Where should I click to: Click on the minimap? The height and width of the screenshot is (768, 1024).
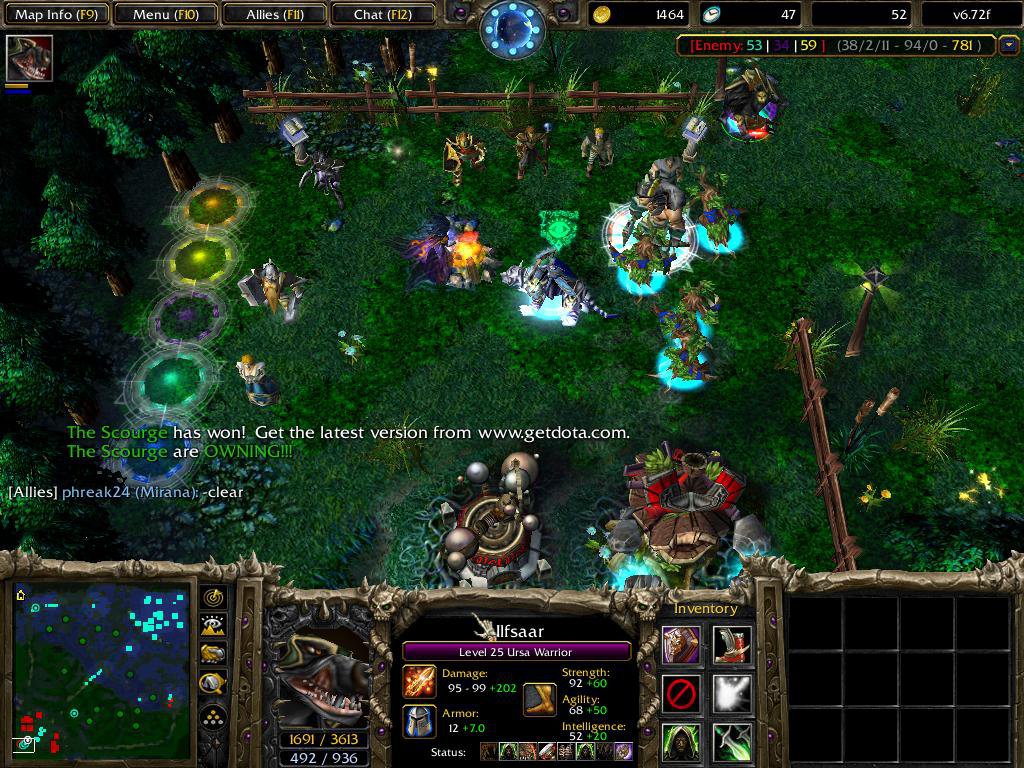pos(102,670)
